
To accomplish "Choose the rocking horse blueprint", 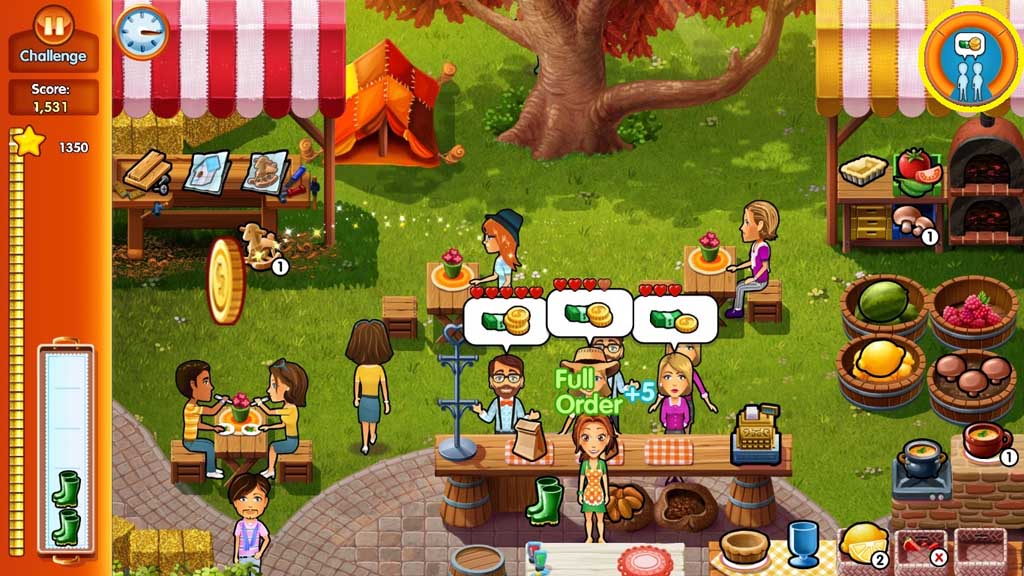I will click(x=265, y=170).
